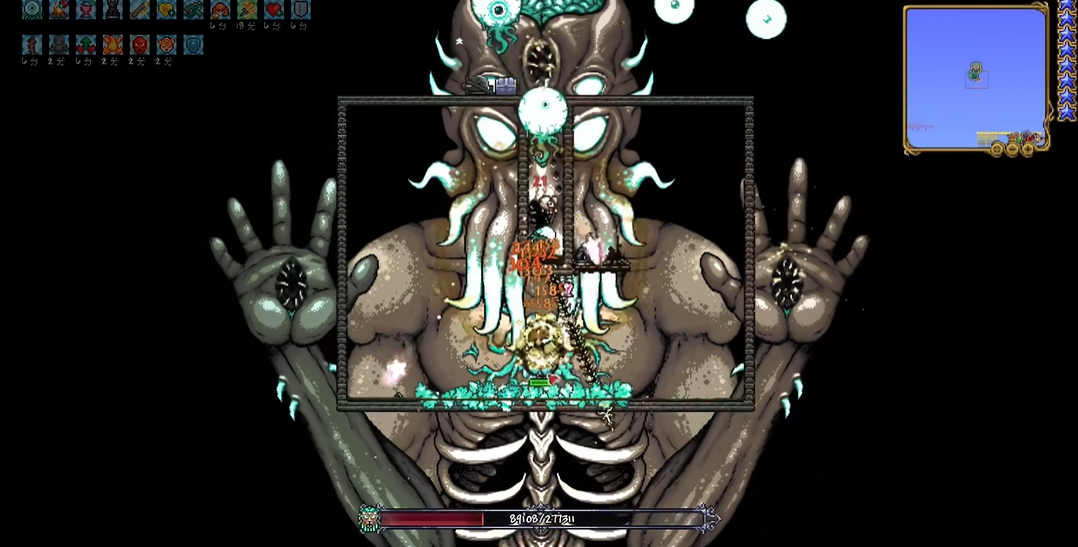The height and width of the screenshot is (547, 1078).
Task: Select the golden heart buff icon
Action: click(166, 9)
